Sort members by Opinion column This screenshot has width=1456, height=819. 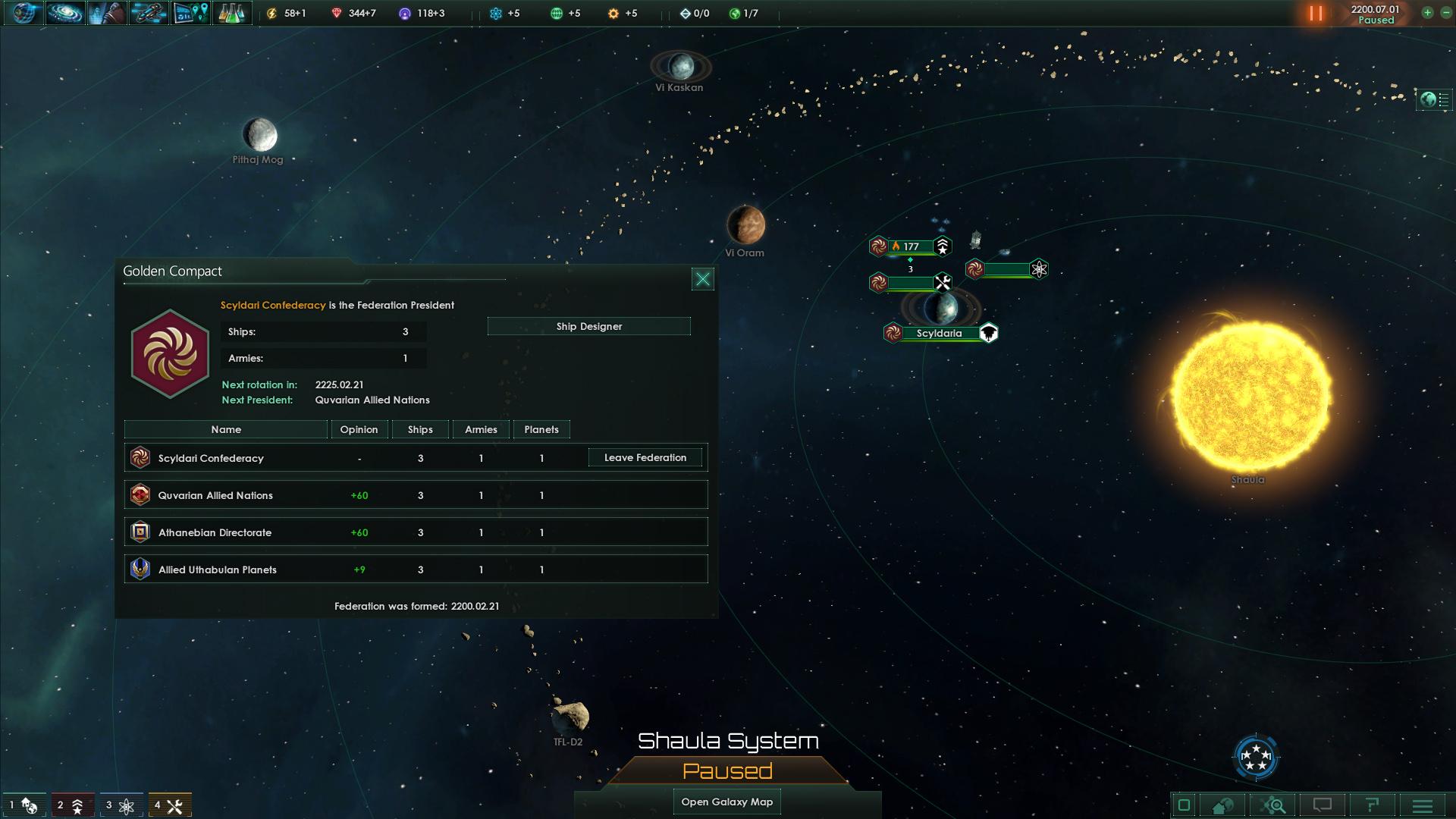359,429
